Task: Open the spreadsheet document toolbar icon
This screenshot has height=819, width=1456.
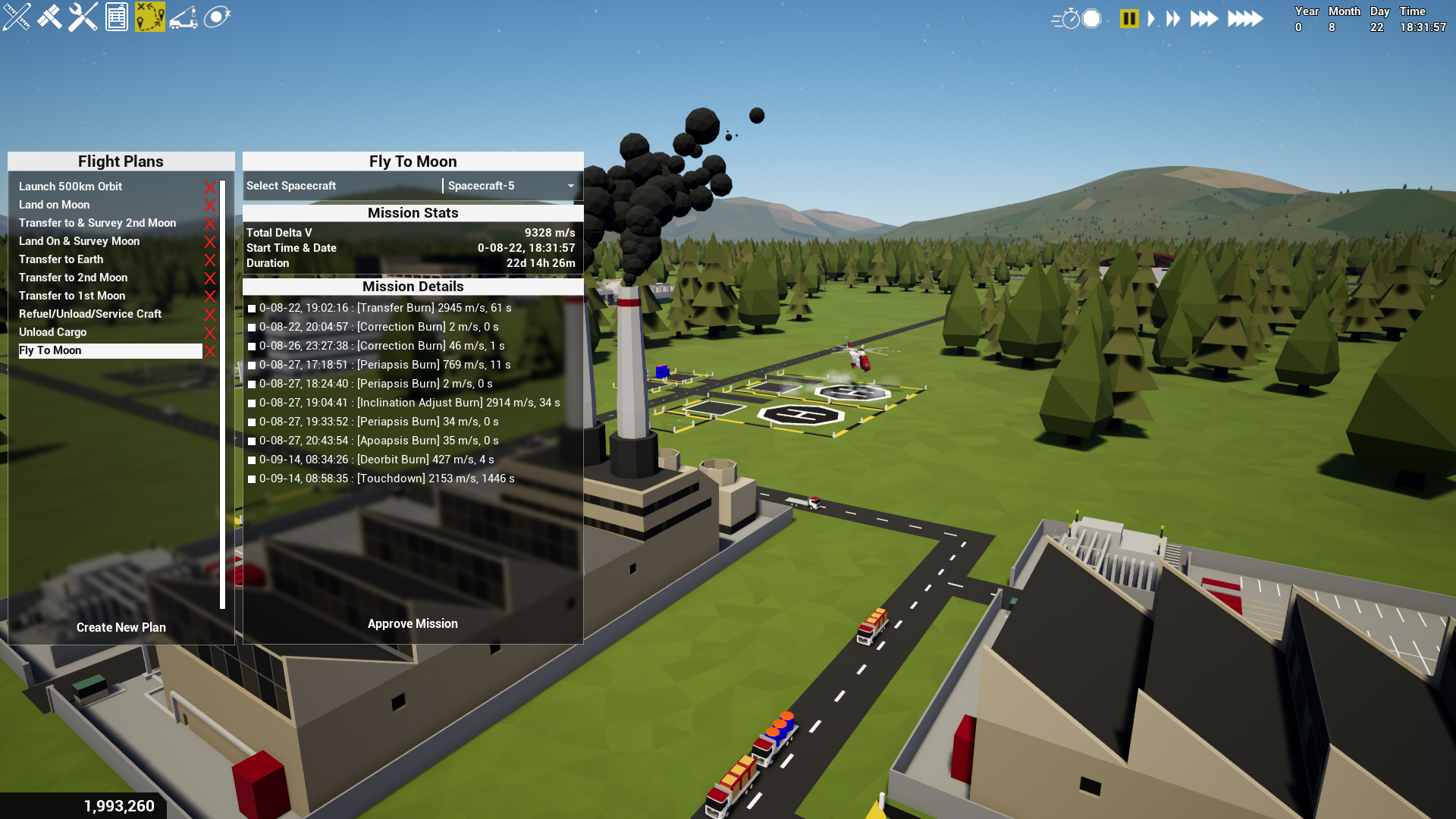Action: (117, 17)
